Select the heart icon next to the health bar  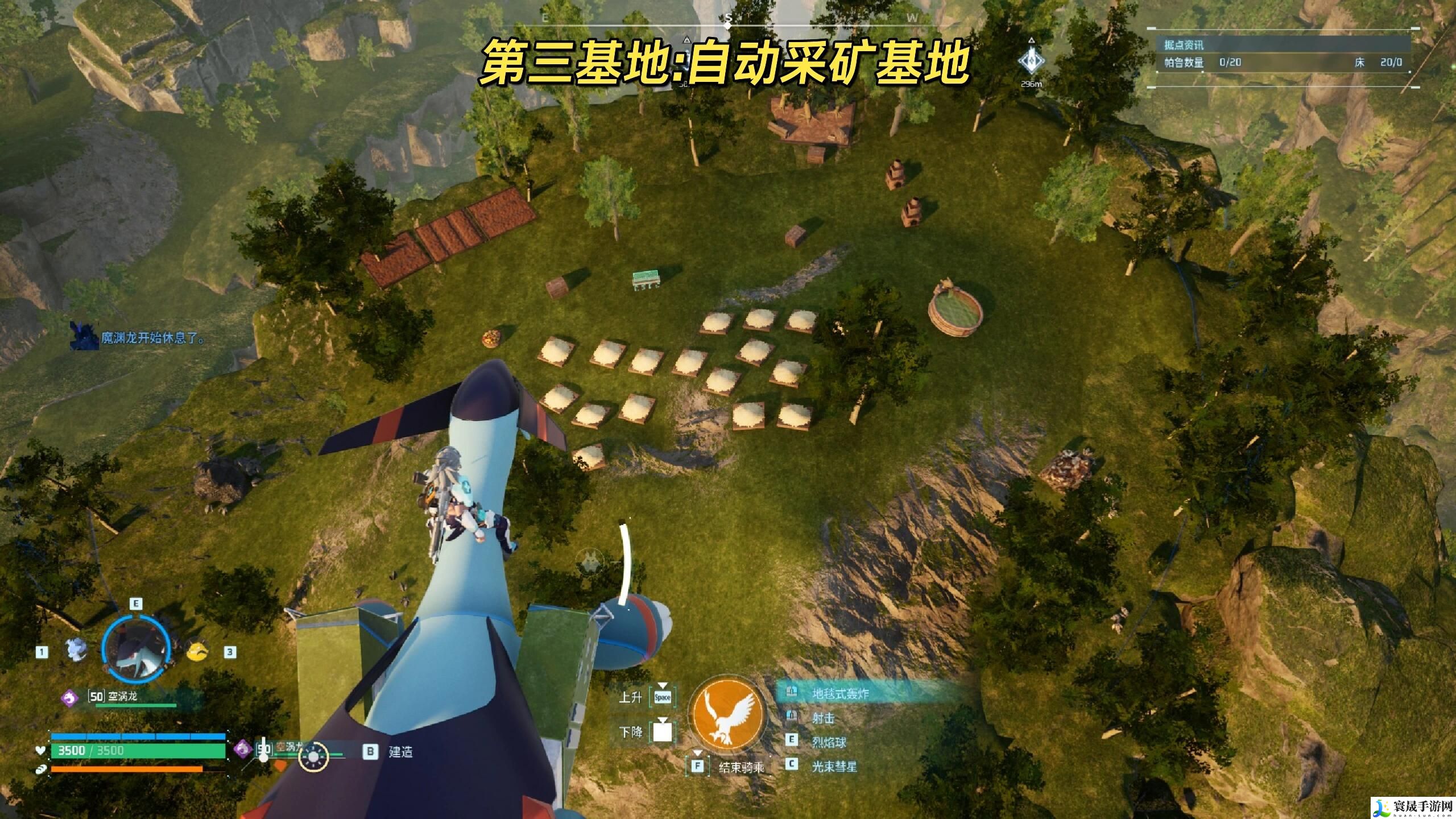point(41,750)
